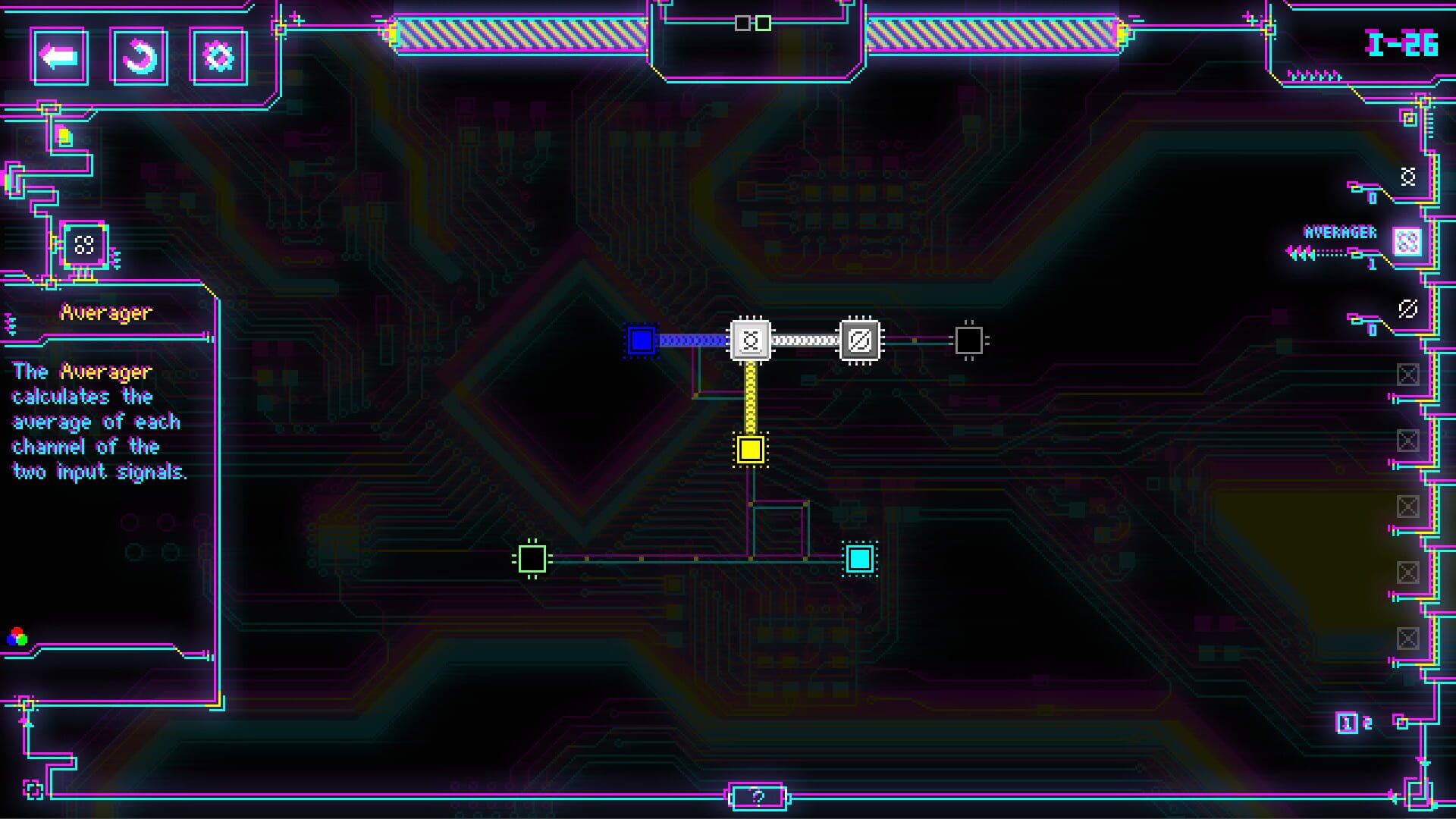Toggle the yellow input node
Screen dimensions: 1456x819
click(752, 450)
